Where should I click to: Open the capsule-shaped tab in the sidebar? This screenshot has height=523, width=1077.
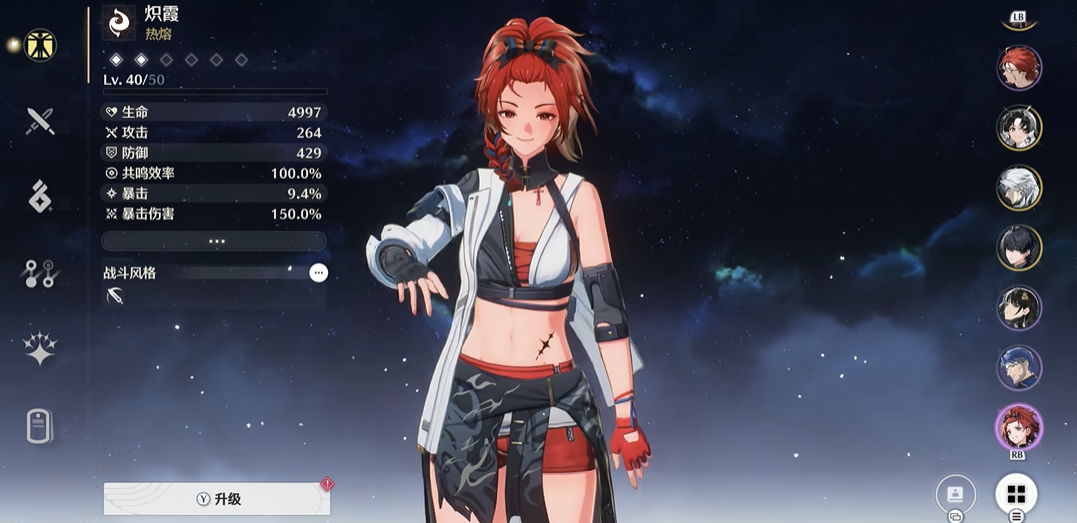(40, 426)
